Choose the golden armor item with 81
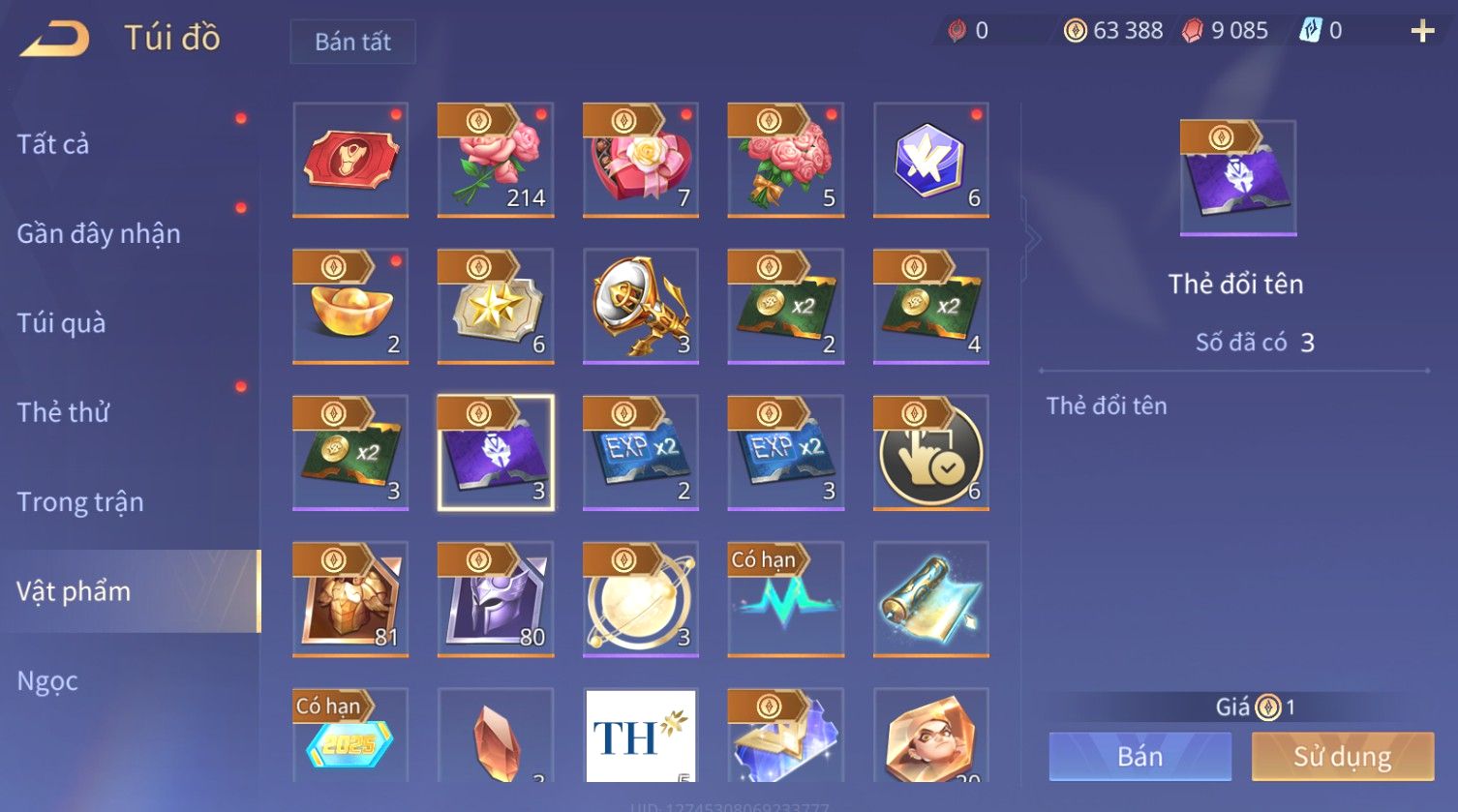This screenshot has height=812, width=1458. point(350,598)
